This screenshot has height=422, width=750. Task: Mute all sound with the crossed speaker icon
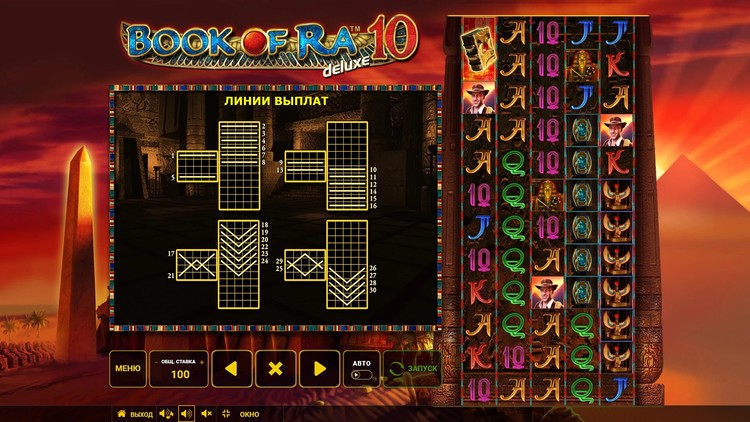click(x=206, y=413)
